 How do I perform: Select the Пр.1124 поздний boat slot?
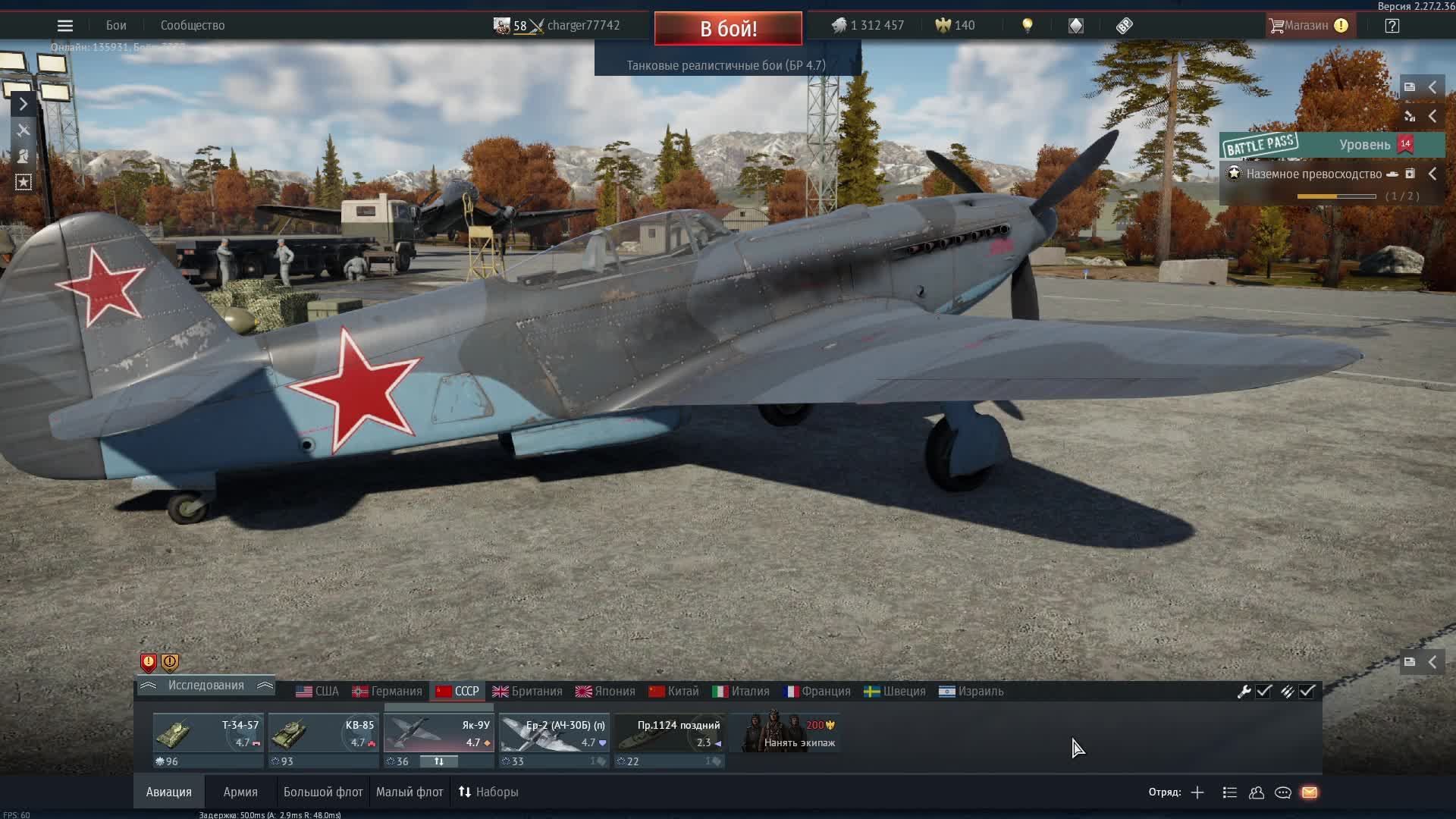[670, 733]
